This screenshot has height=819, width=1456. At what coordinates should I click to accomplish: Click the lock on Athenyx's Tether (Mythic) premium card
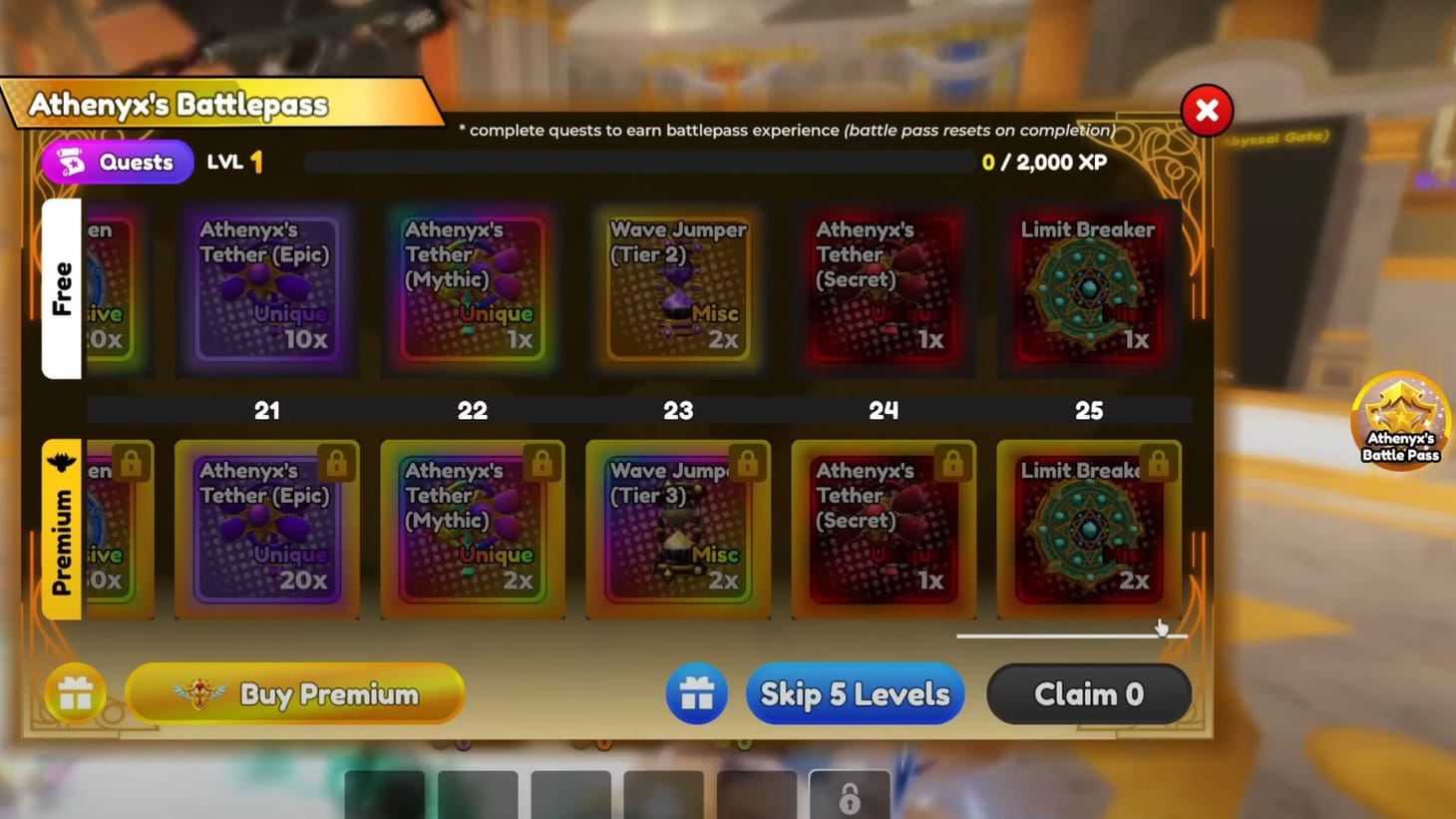tap(542, 462)
